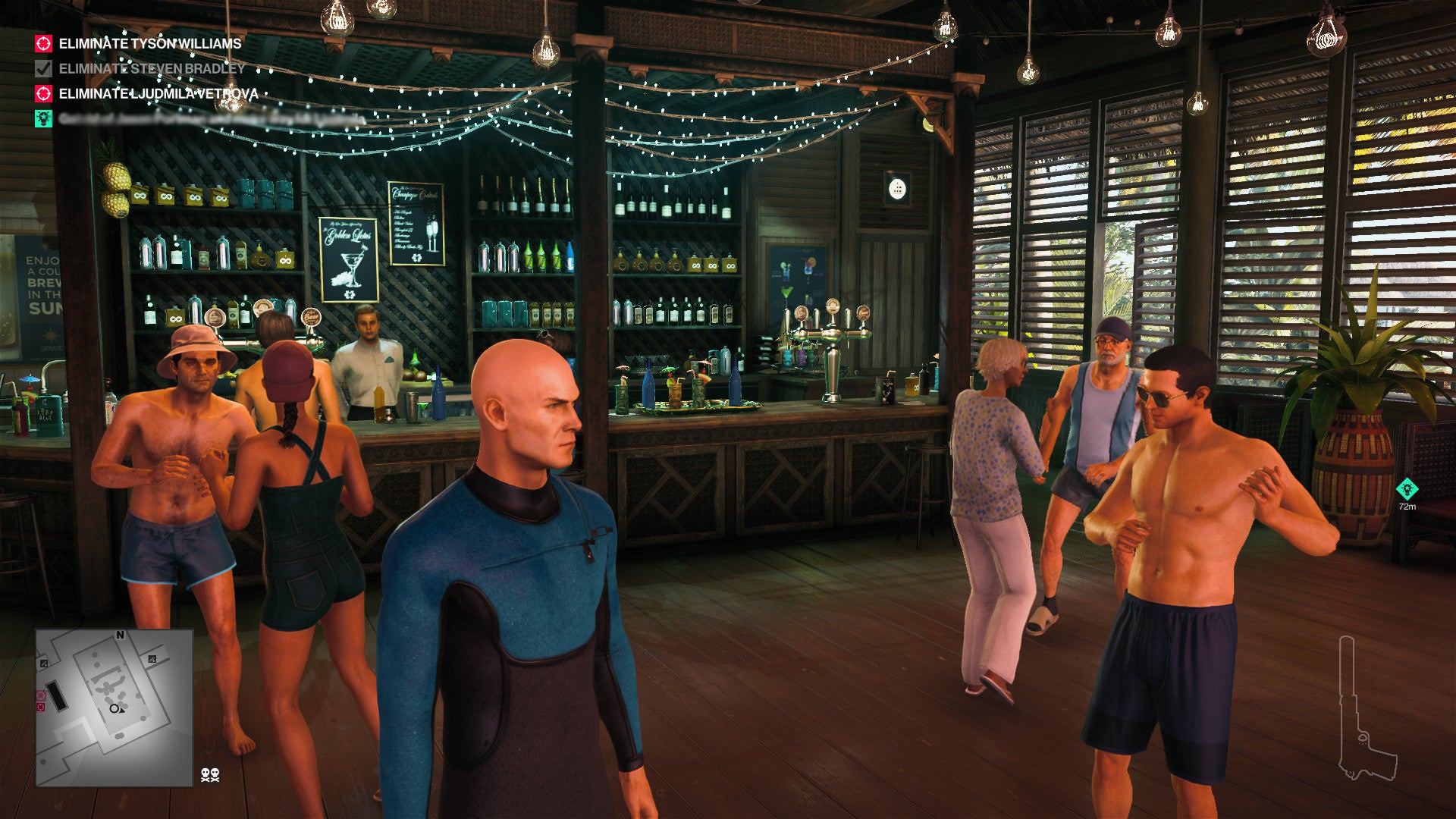The image size is (1456, 819).
Task: Select the Eliminate Tyson Williams objective
Action: [149, 44]
